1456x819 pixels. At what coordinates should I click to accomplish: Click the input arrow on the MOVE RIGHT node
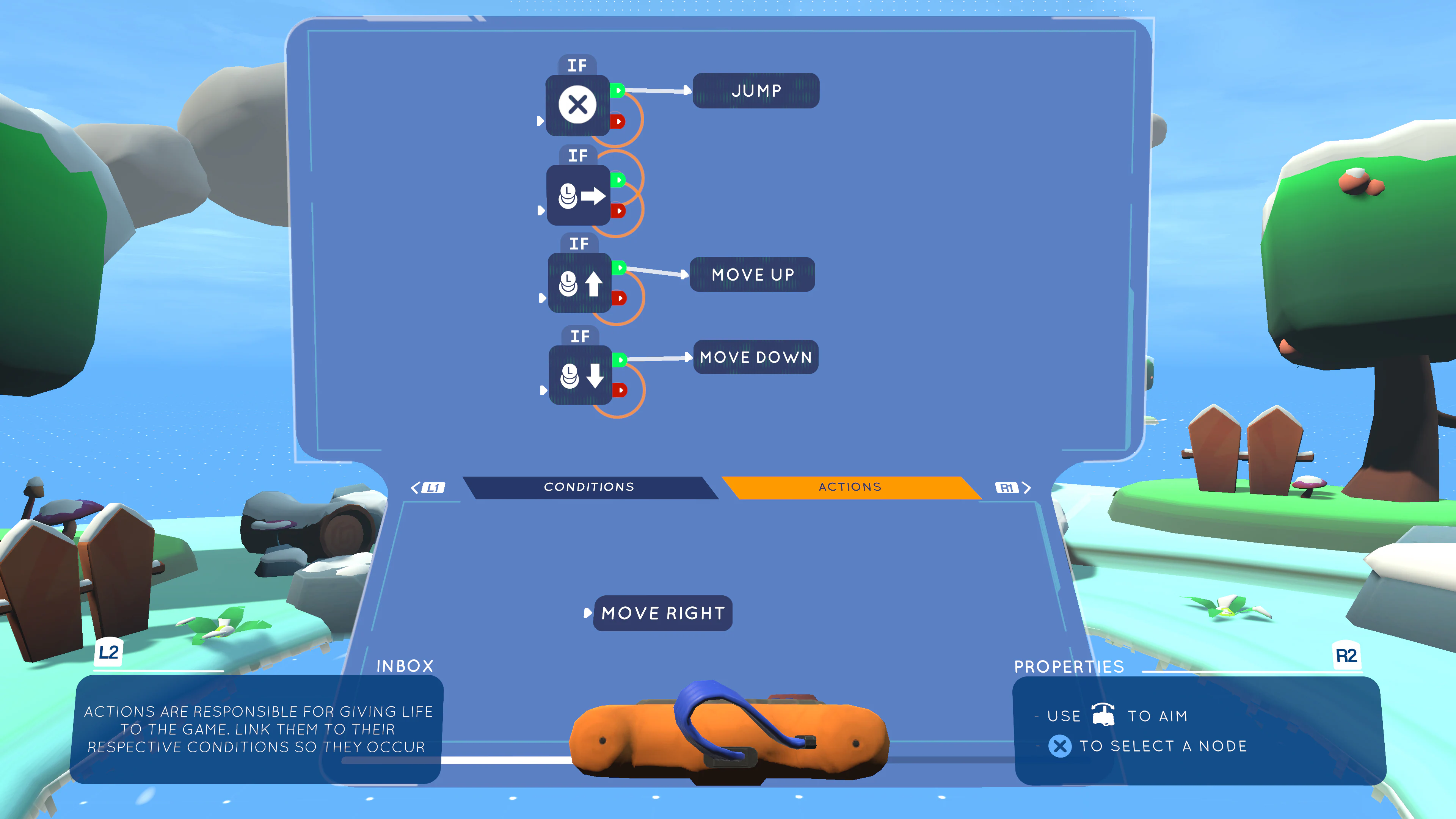point(588,613)
